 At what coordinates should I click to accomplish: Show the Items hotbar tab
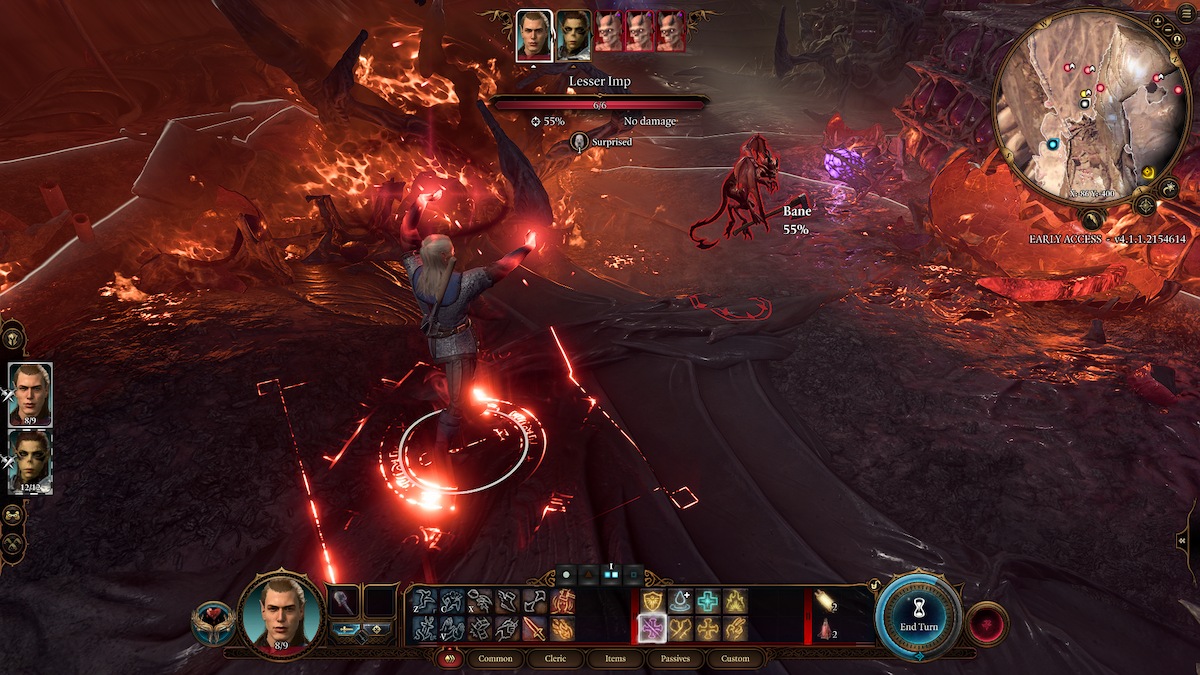(x=616, y=659)
